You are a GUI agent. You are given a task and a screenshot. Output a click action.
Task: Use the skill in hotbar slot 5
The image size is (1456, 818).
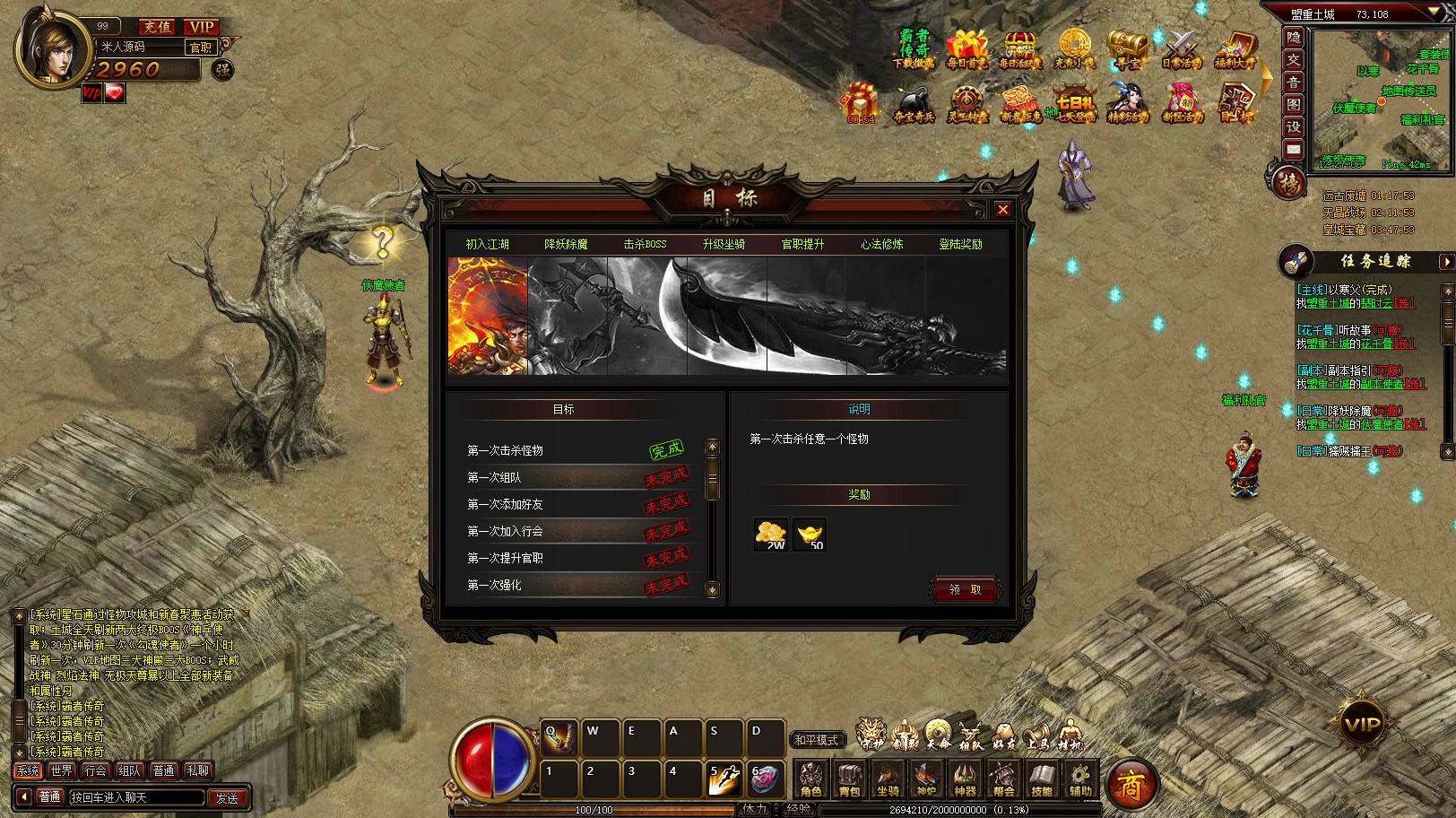click(724, 779)
